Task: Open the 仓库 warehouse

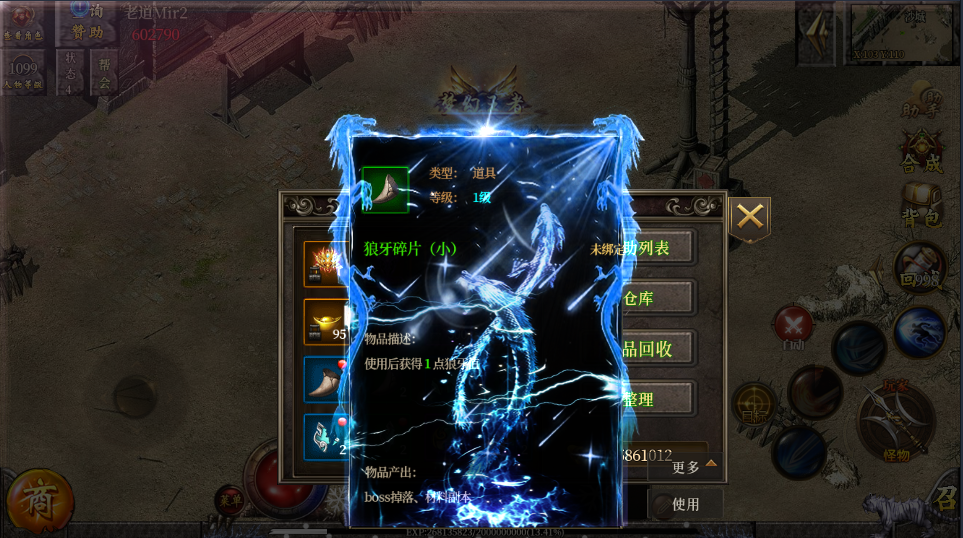Action: [657, 298]
